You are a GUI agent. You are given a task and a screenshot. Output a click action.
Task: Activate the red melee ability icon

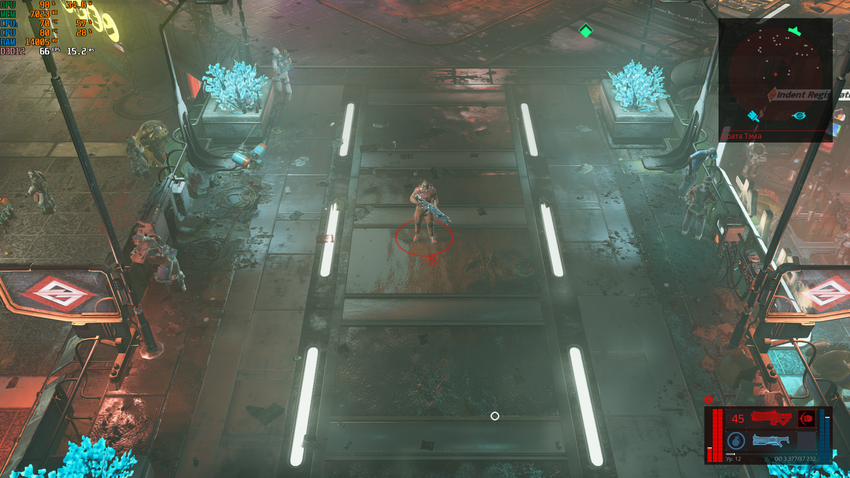point(806,419)
